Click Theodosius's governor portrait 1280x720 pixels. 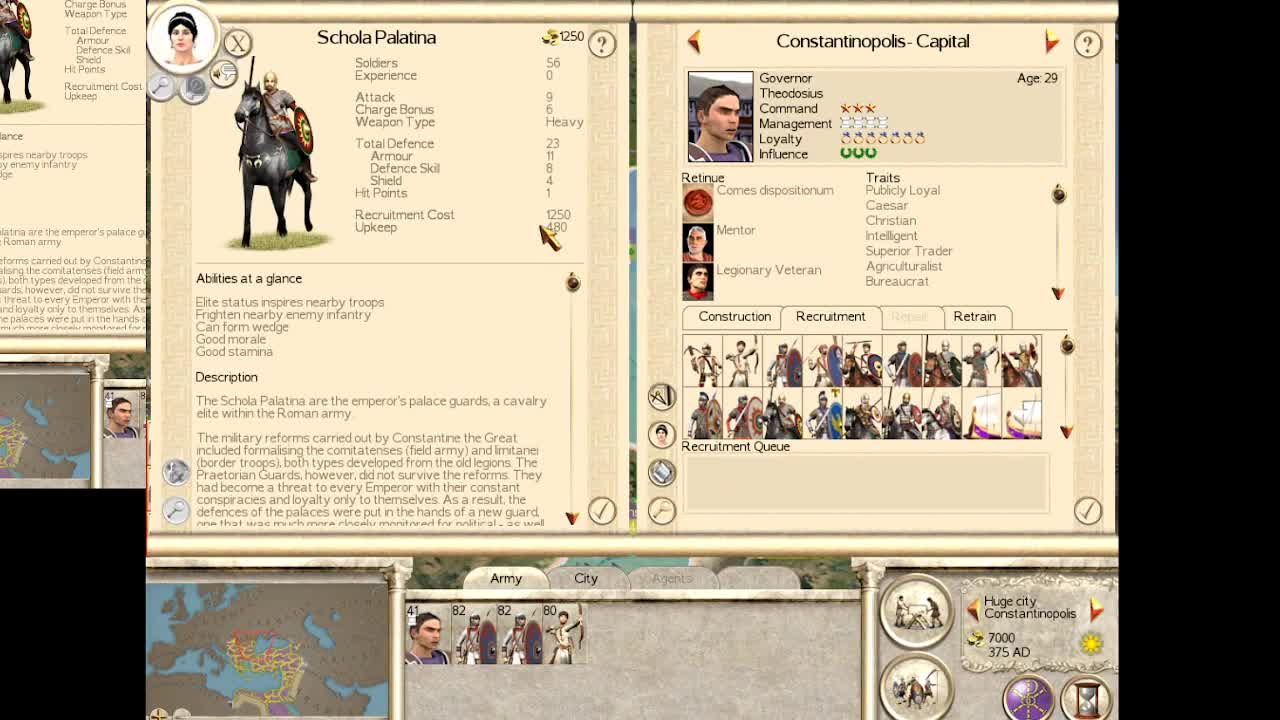[720, 116]
